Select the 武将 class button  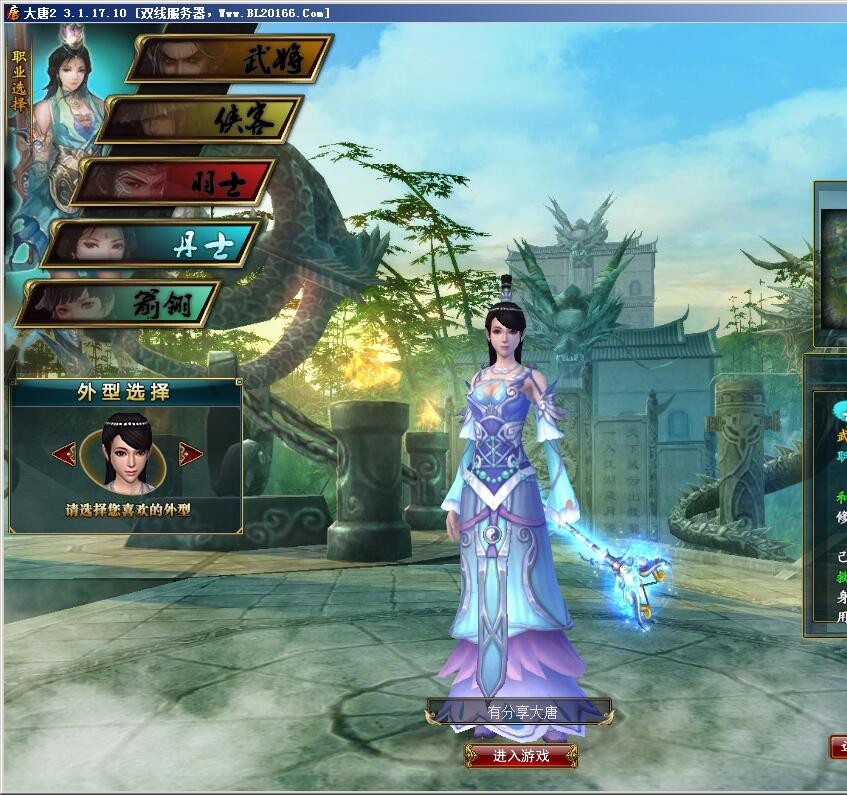(x=232, y=59)
